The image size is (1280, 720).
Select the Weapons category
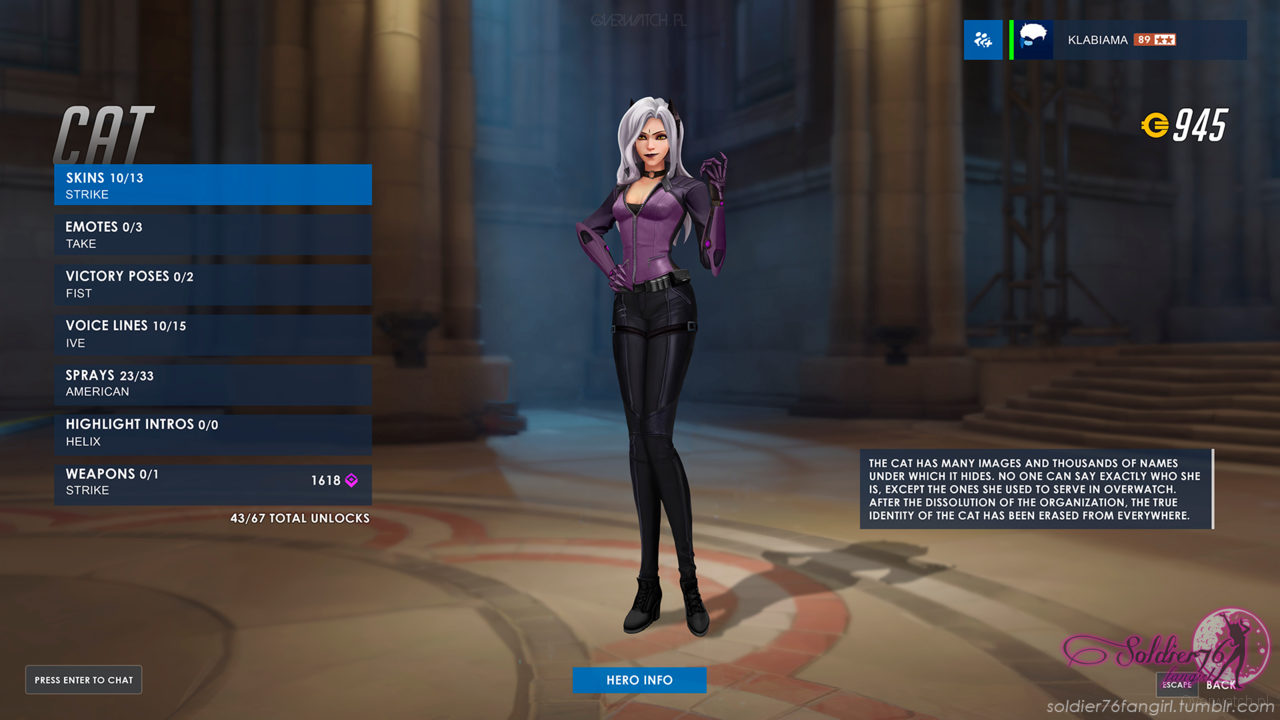pos(212,482)
